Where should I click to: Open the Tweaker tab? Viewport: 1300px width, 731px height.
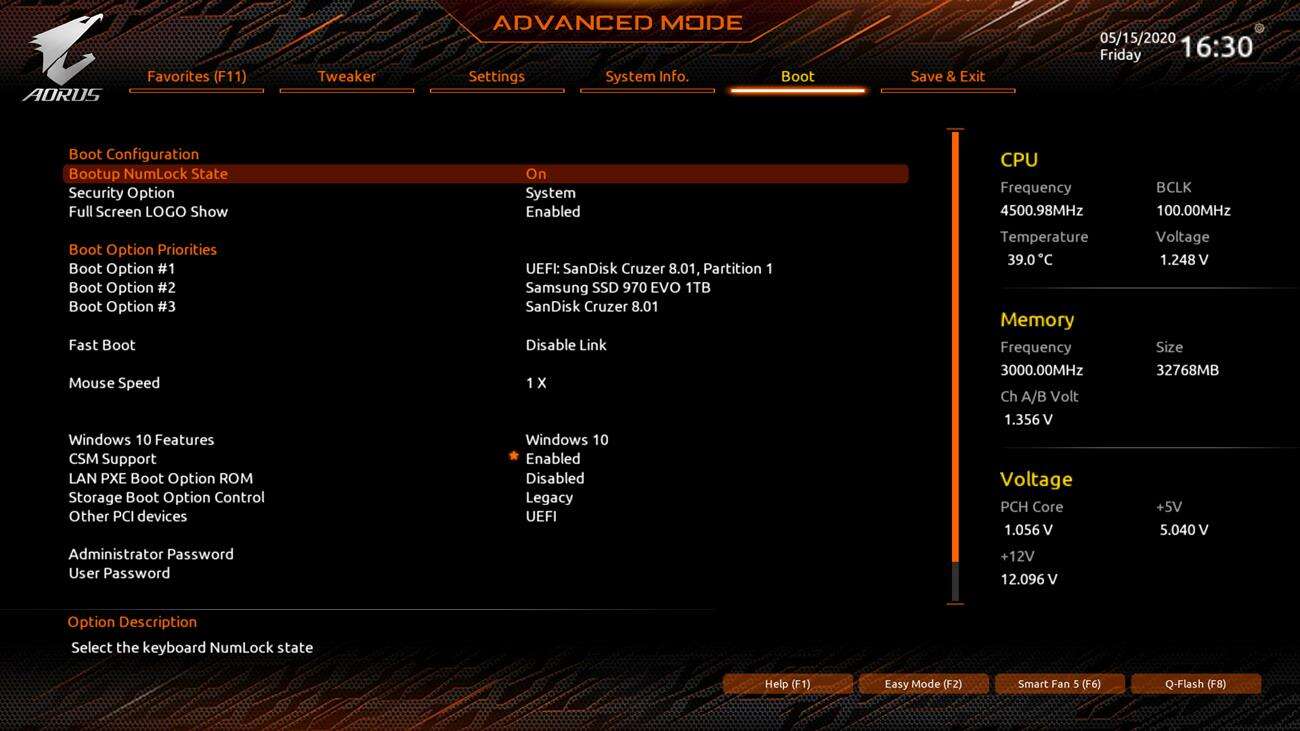point(346,76)
